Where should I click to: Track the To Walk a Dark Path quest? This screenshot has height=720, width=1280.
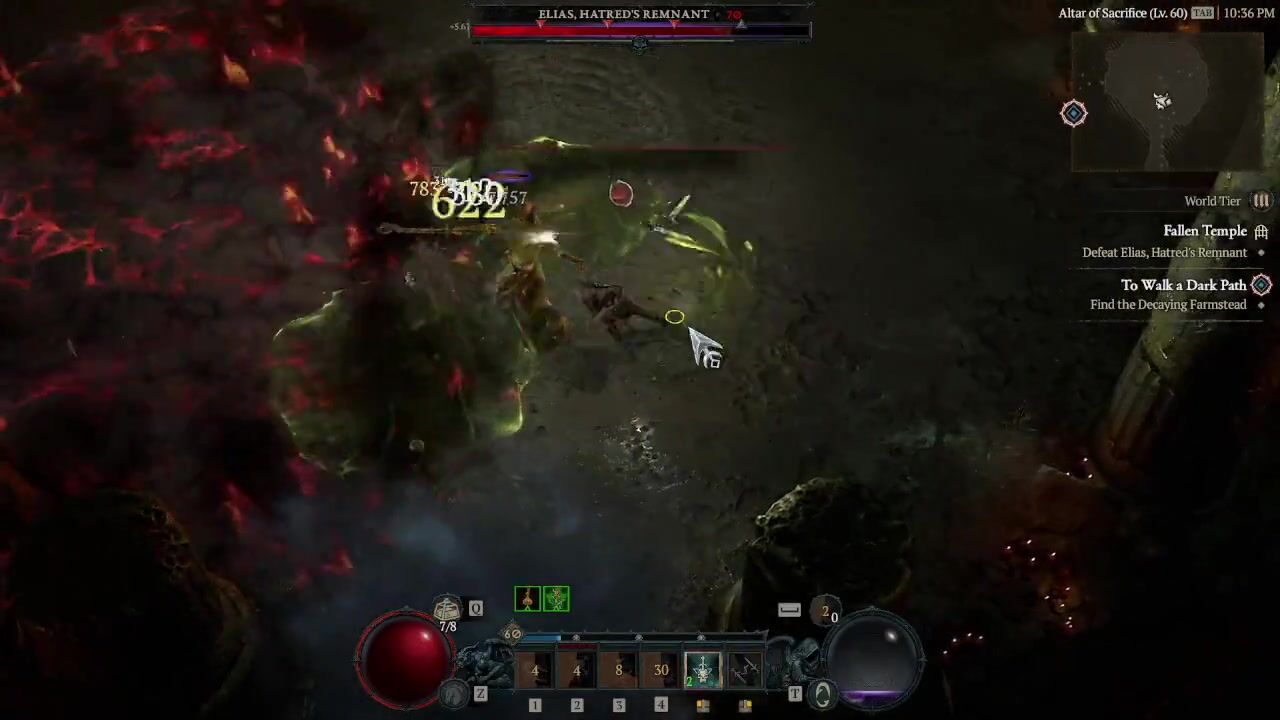[x=1183, y=285]
